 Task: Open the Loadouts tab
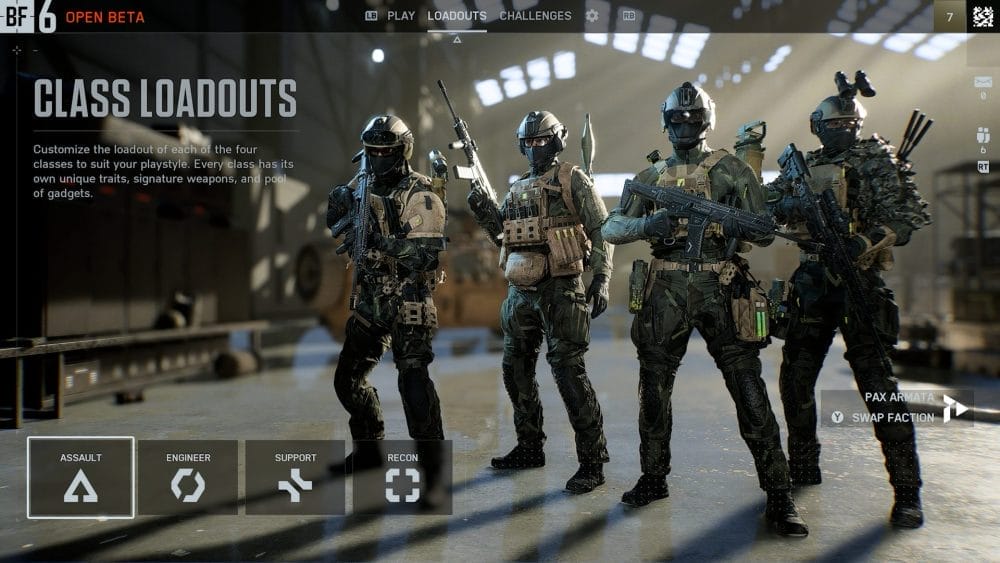(457, 16)
